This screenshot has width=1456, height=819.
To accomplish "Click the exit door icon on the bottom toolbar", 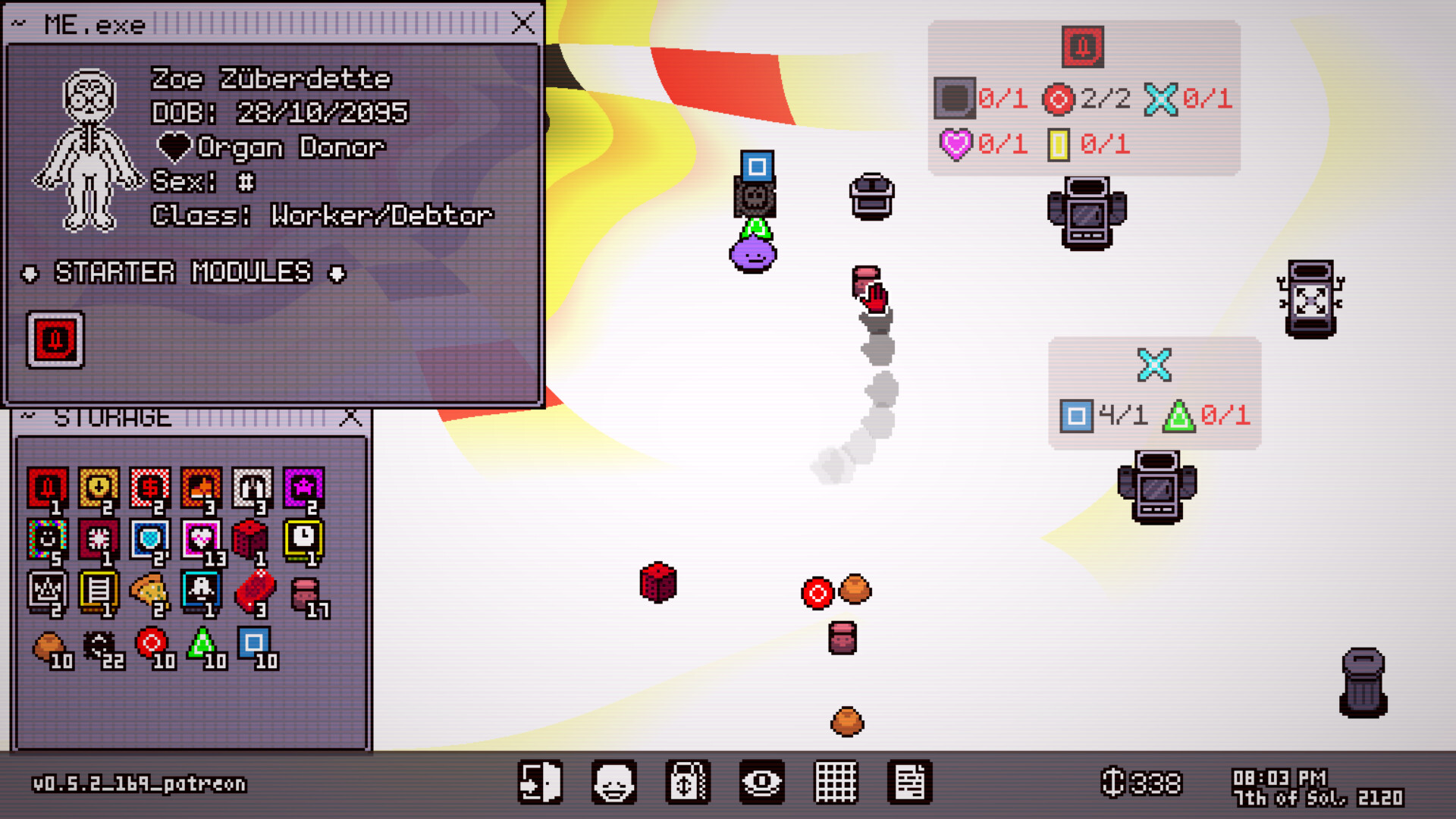I will pos(541,782).
